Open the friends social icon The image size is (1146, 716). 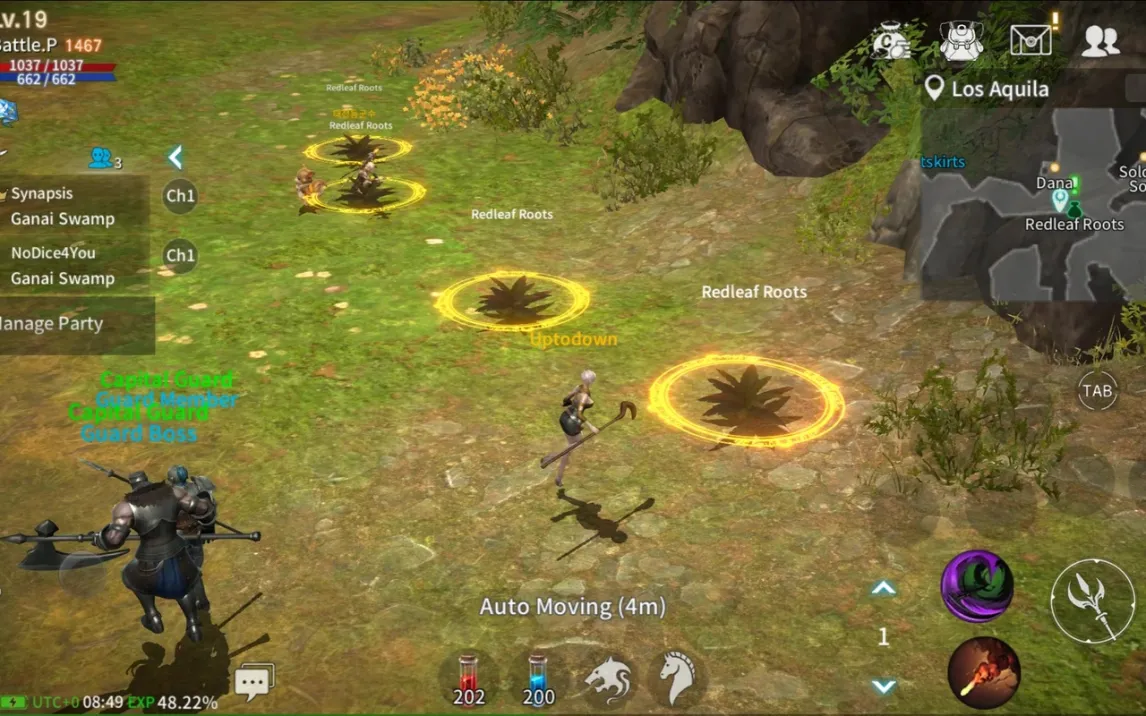coord(1100,40)
